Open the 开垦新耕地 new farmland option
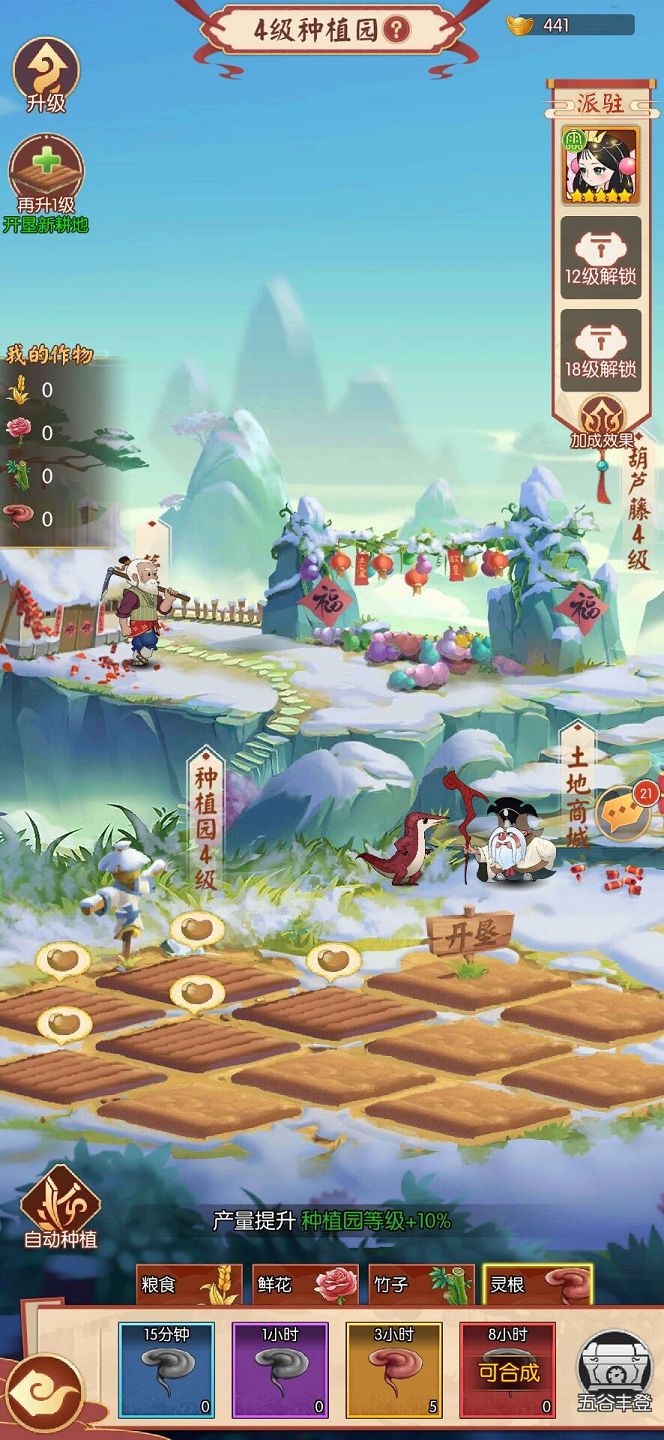 tap(46, 184)
